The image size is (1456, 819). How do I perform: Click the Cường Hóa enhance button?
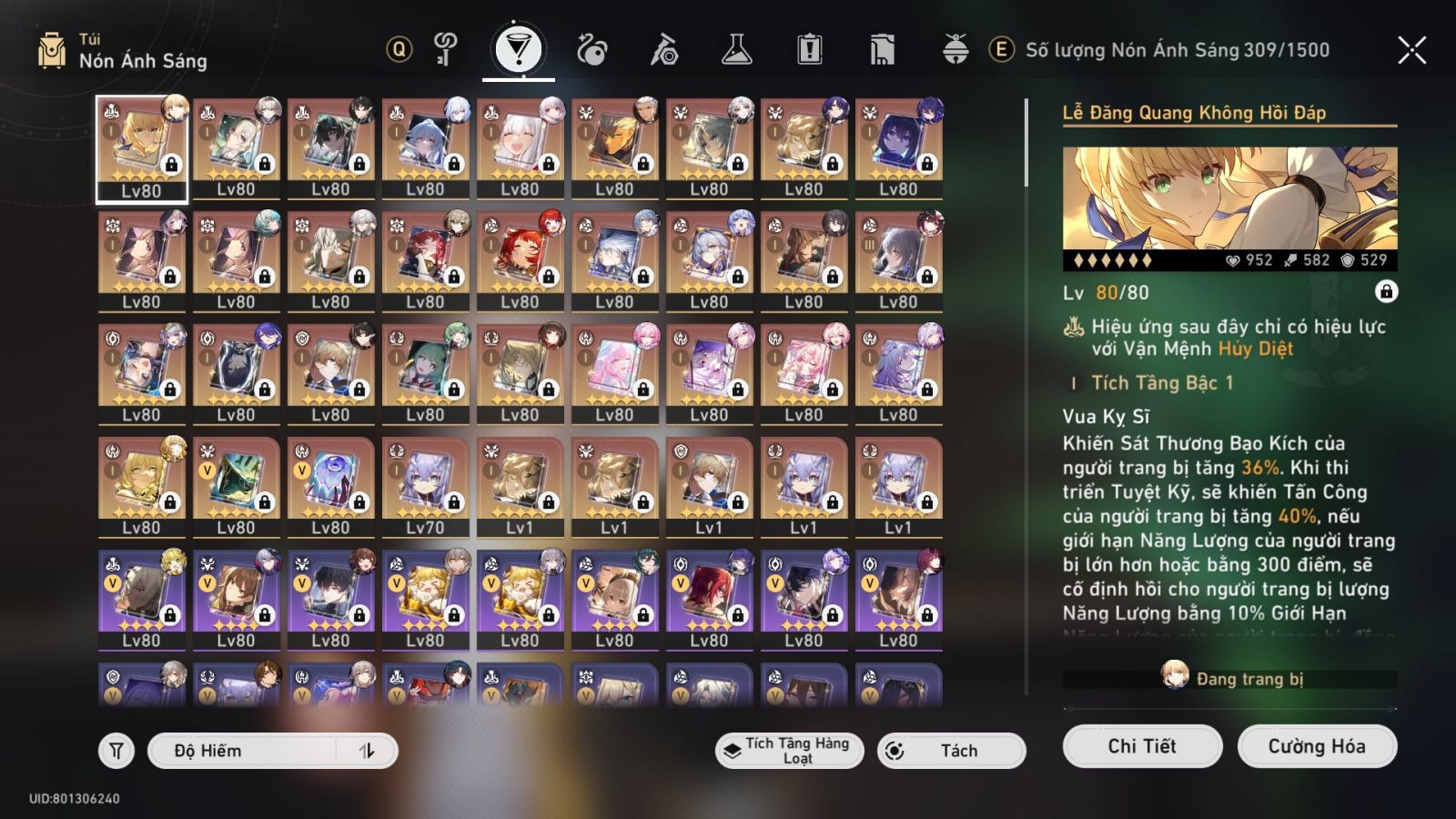[x=1317, y=746]
